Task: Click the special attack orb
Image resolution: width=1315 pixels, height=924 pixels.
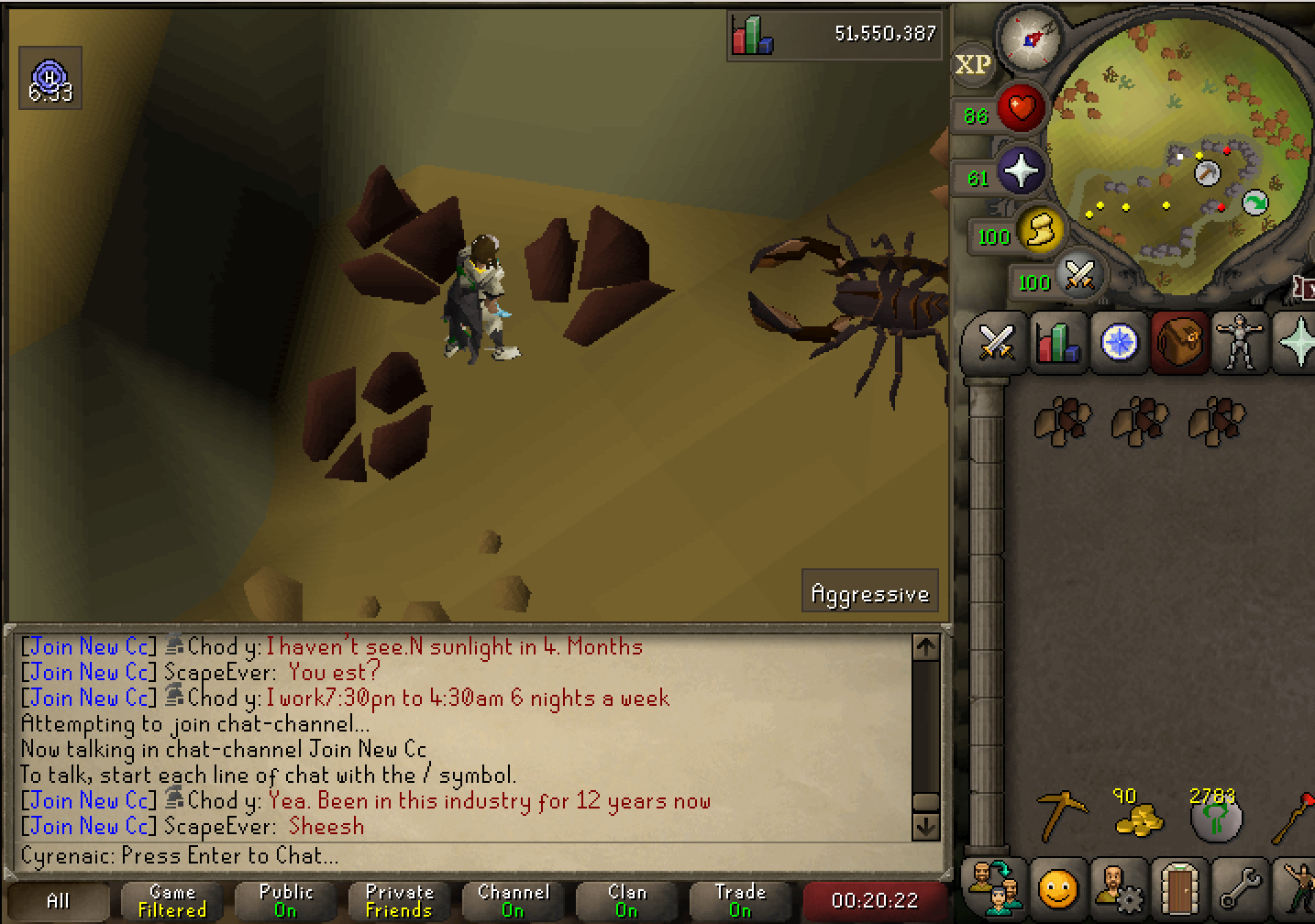Action: coord(1079,274)
